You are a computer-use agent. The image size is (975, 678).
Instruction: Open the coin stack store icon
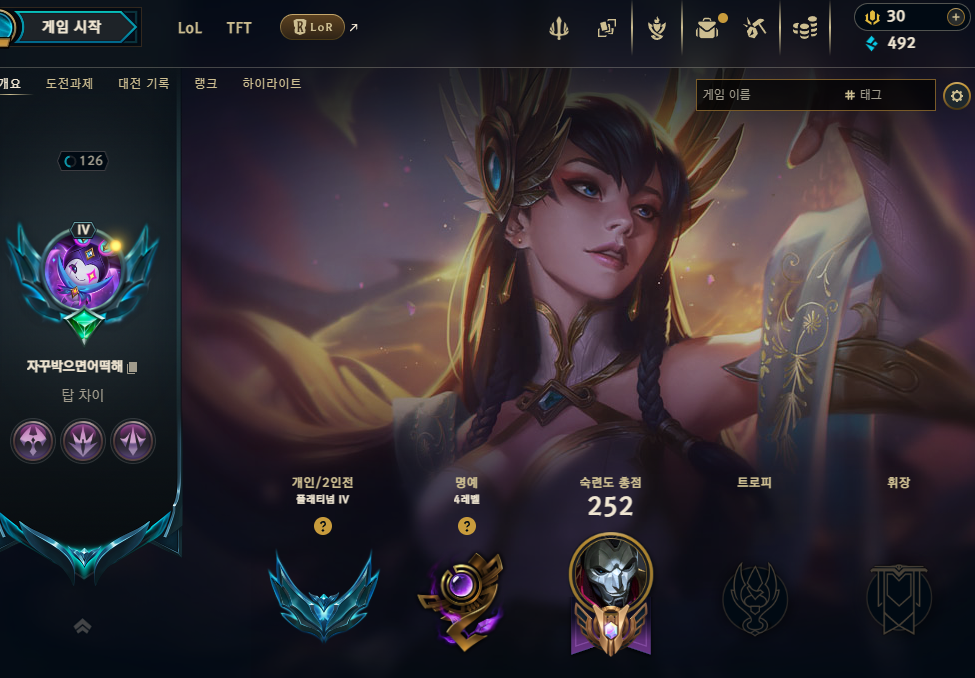pos(804,29)
